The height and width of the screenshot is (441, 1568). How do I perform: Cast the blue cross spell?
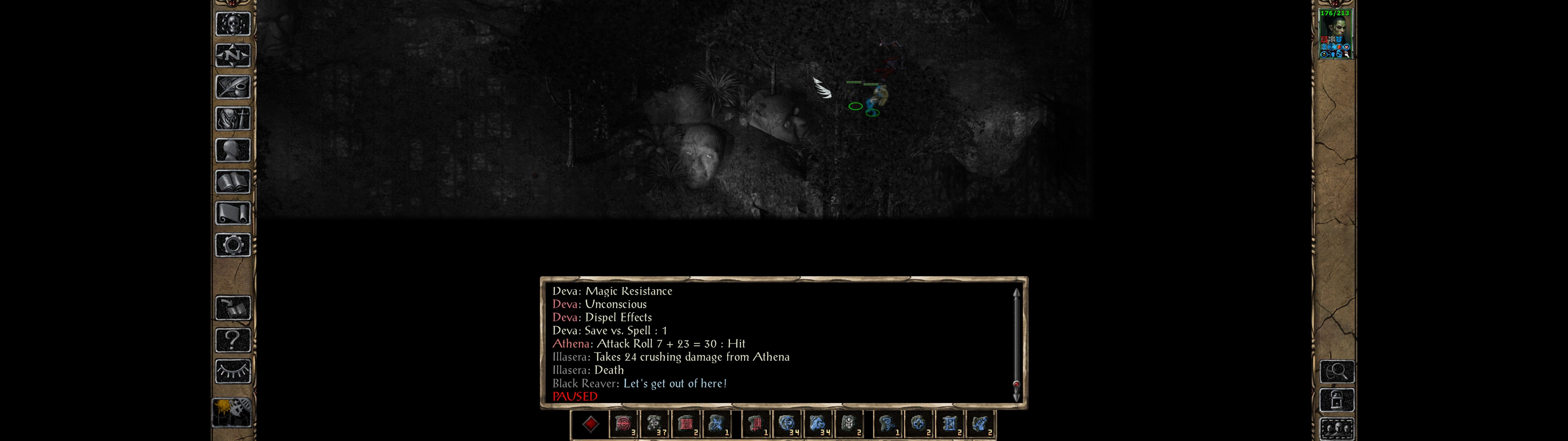click(x=918, y=424)
